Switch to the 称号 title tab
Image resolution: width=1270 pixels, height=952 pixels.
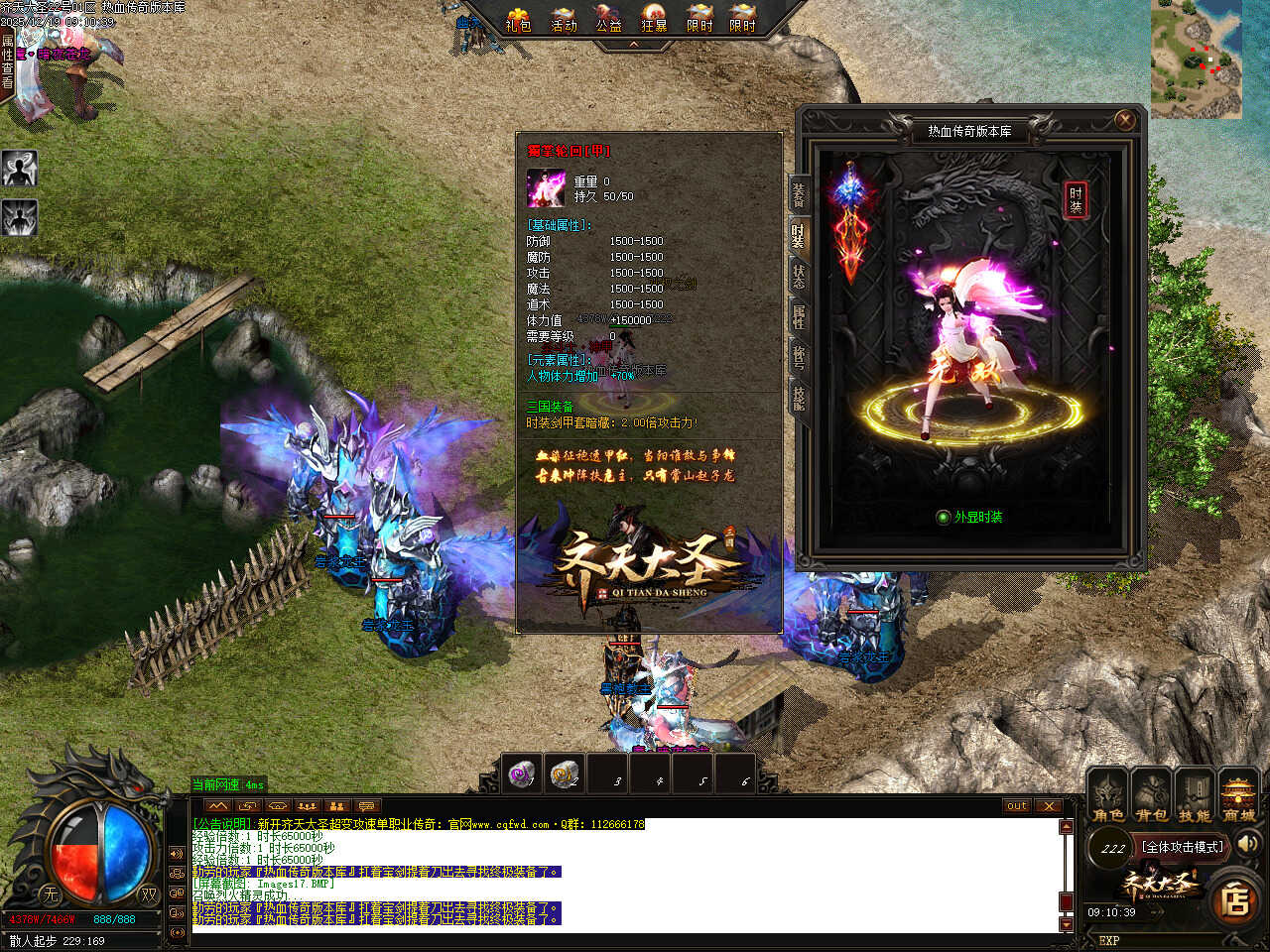[798, 358]
